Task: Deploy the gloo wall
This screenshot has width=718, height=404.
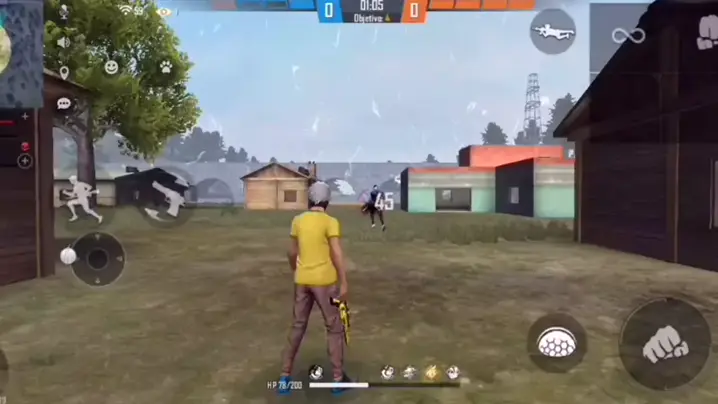Action: pyautogui.click(x=556, y=343)
